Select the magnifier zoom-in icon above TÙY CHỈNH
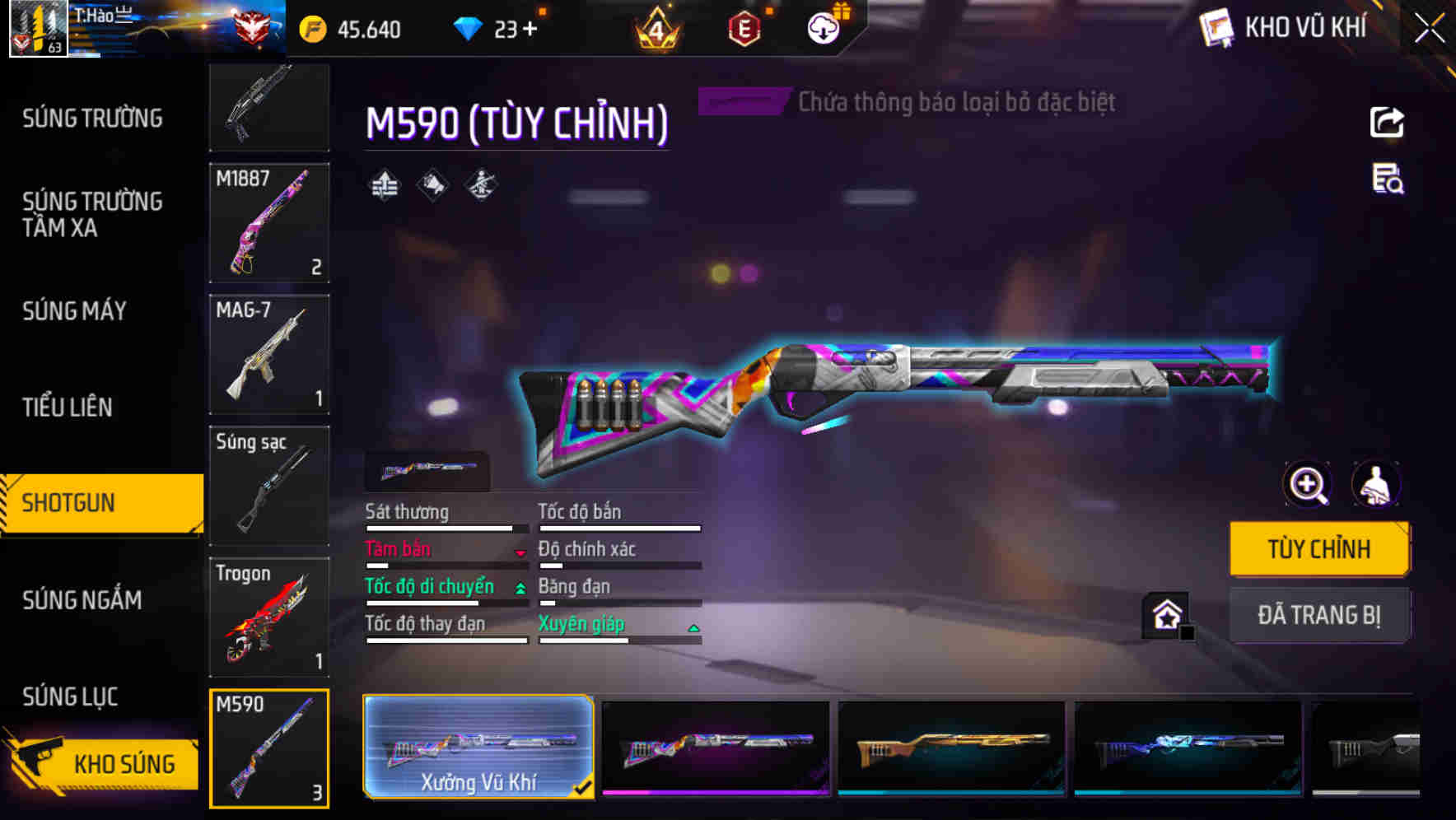 click(1307, 484)
